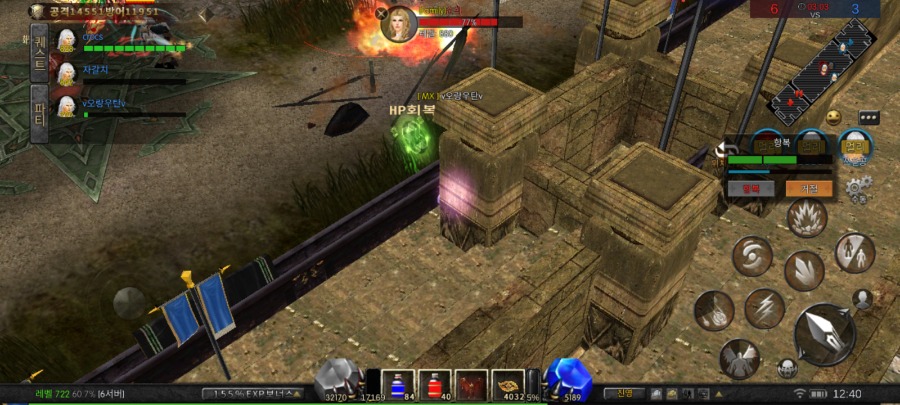Image resolution: width=900 pixels, height=405 pixels.
Task: Open the gear settings icon
Action: [x=858, y=187]
